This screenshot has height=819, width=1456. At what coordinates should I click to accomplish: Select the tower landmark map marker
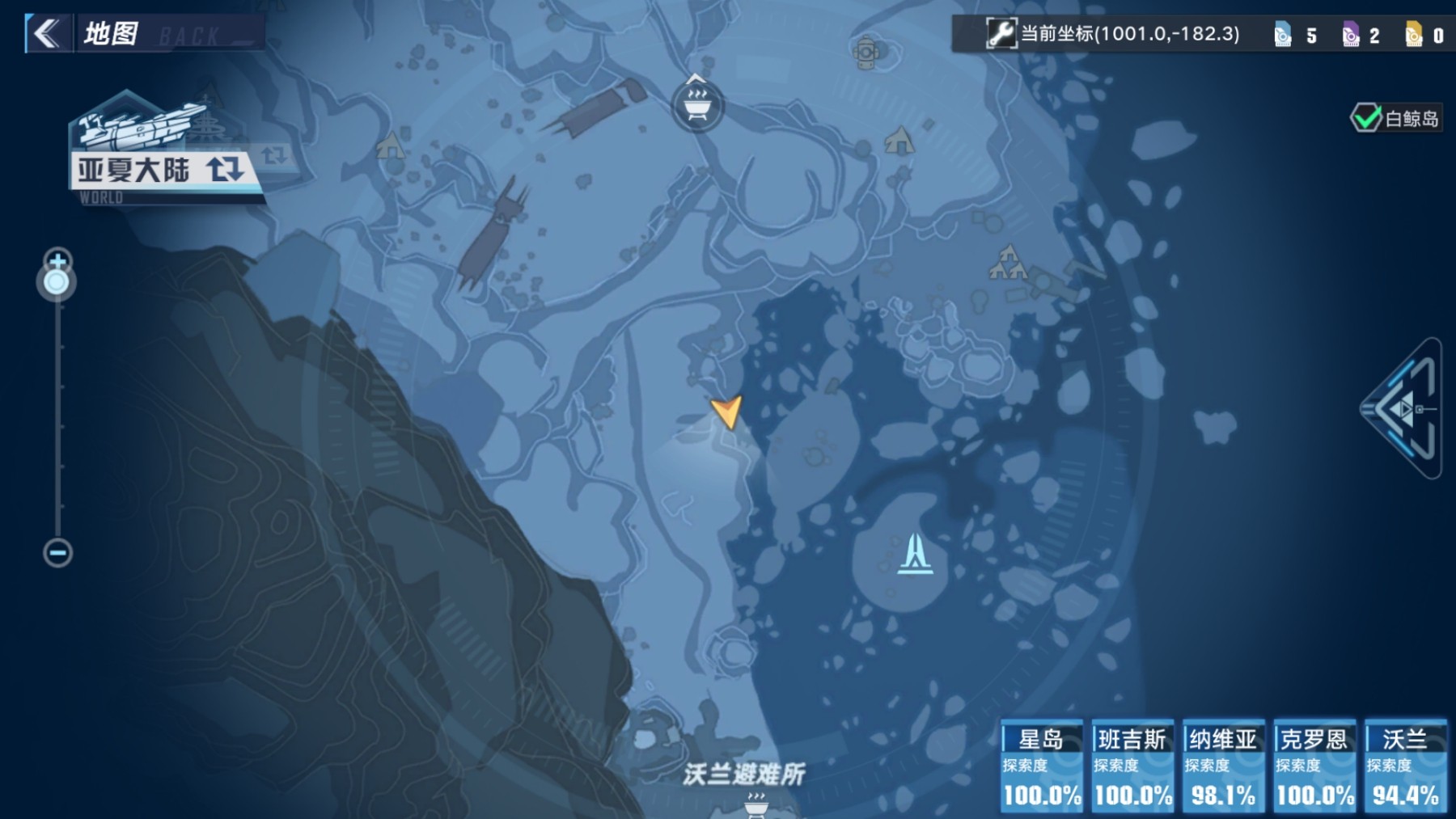click(x=915, y=554)
